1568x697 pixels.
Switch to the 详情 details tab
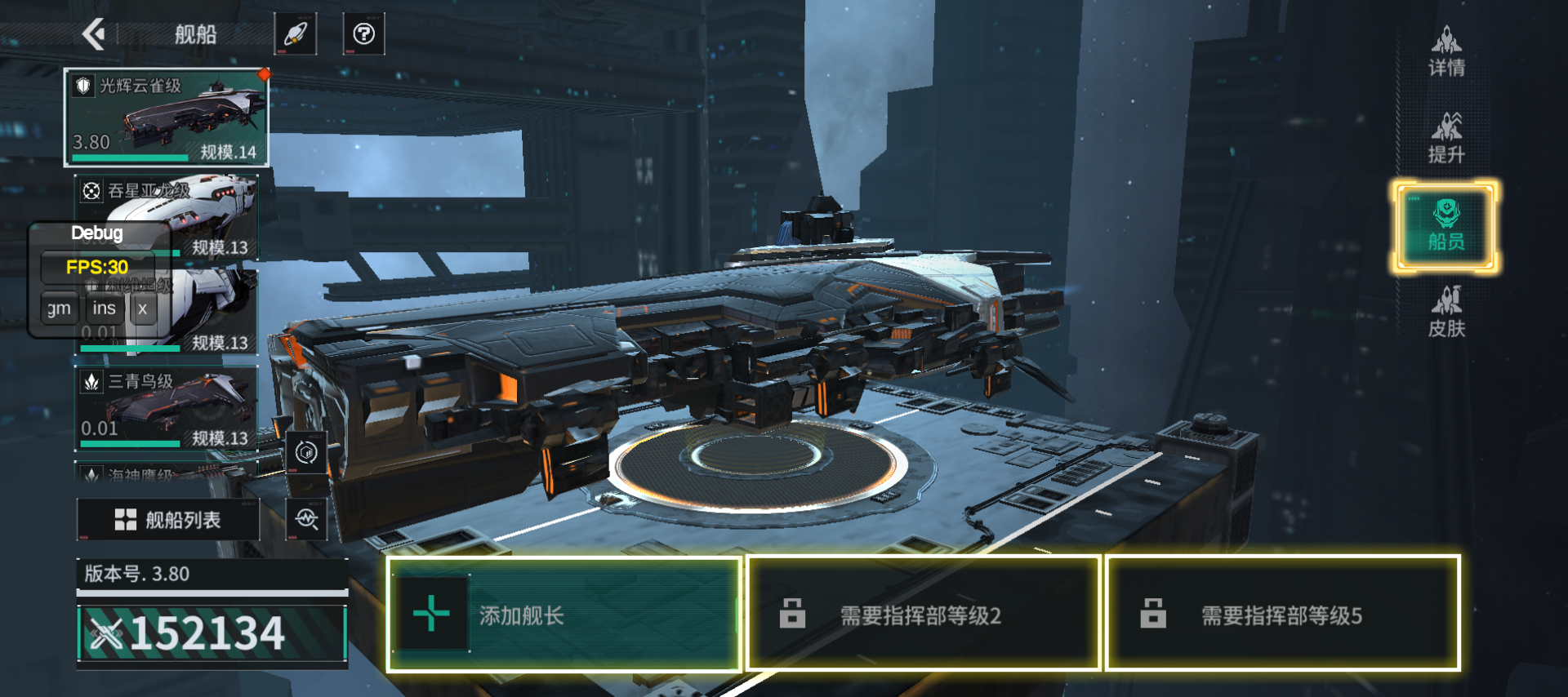tap(1446, 51)
